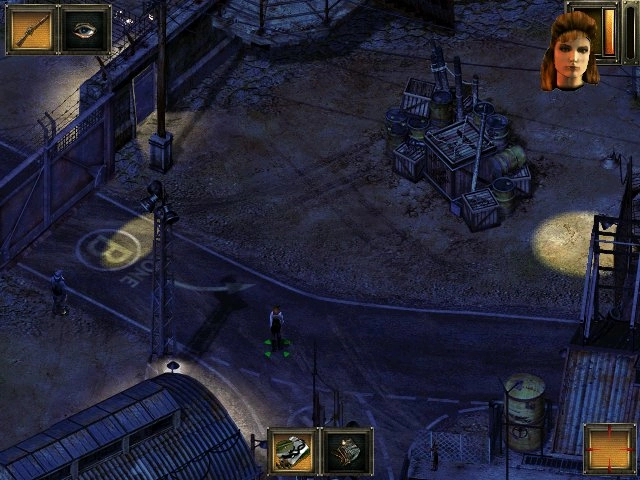Open the backpack inventory icon
This screenshot has height=480, width=640.
pos(347,451)
